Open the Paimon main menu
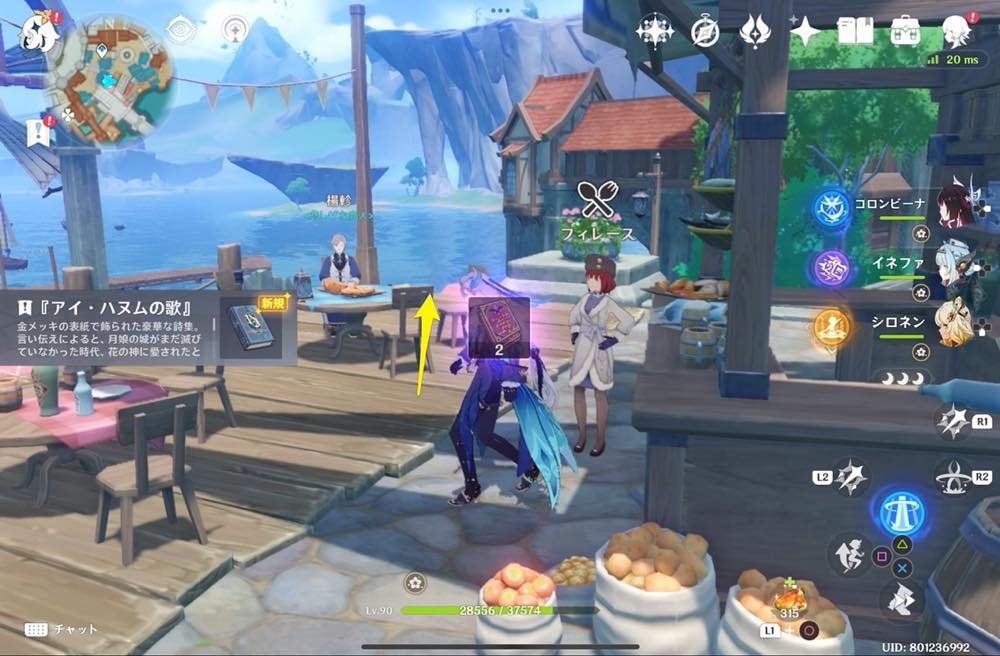The width and height of the screenshot is (1000, 656). [38, 33]
